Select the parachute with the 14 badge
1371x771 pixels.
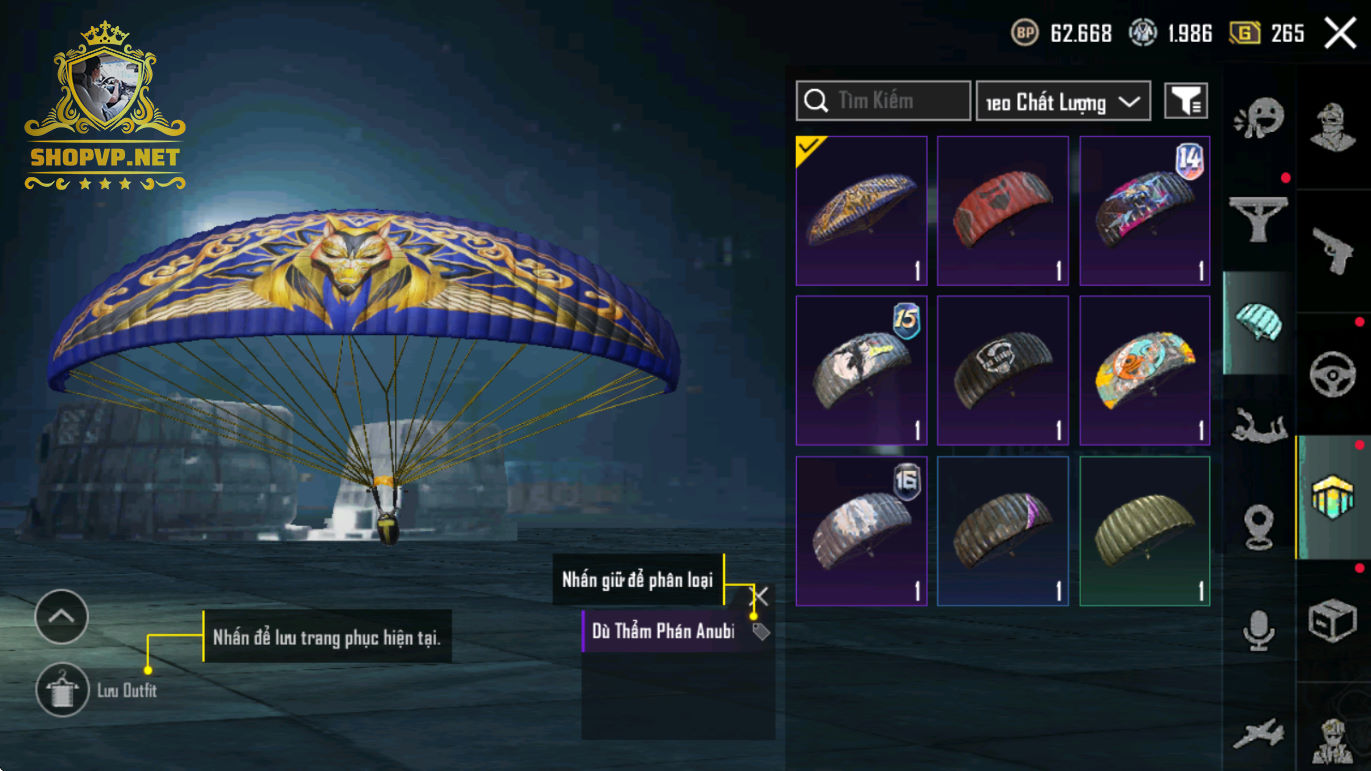1145,211
